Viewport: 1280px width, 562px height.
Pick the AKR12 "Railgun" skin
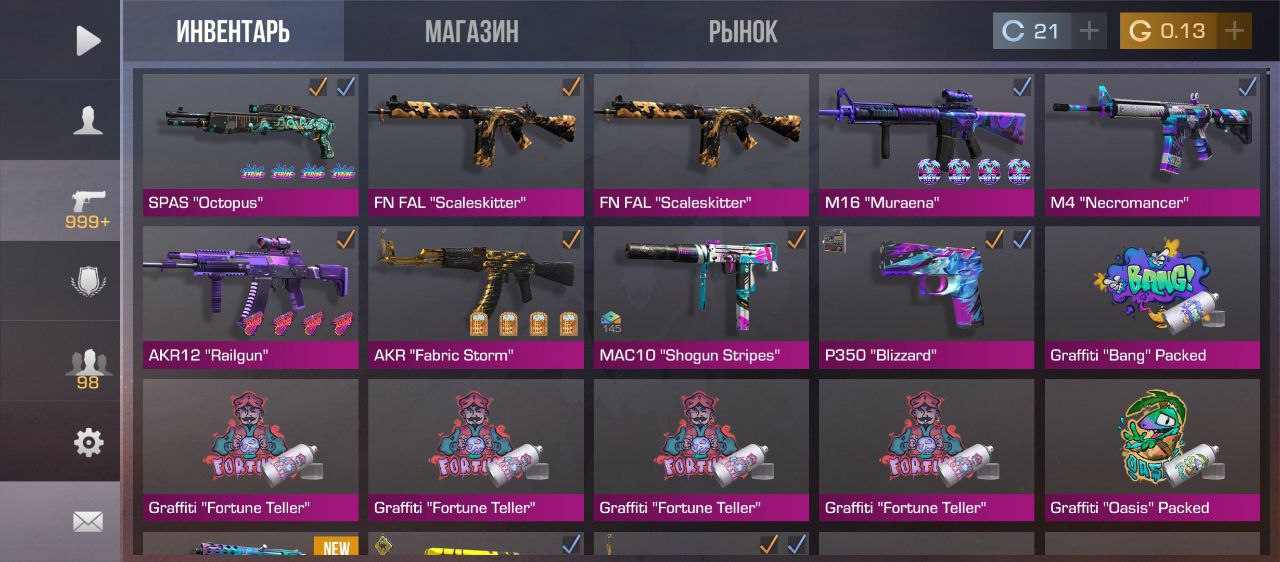tap(251, 297)
